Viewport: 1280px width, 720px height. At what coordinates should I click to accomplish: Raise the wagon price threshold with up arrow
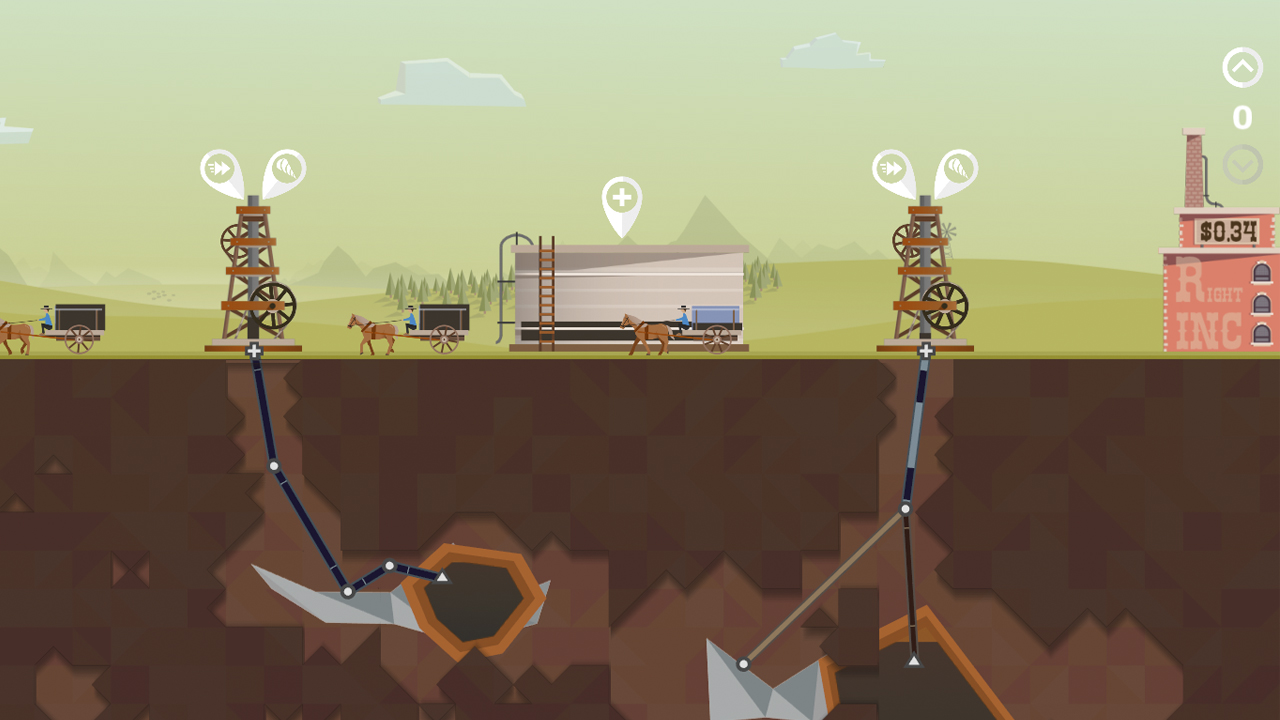pos(1242,68)
